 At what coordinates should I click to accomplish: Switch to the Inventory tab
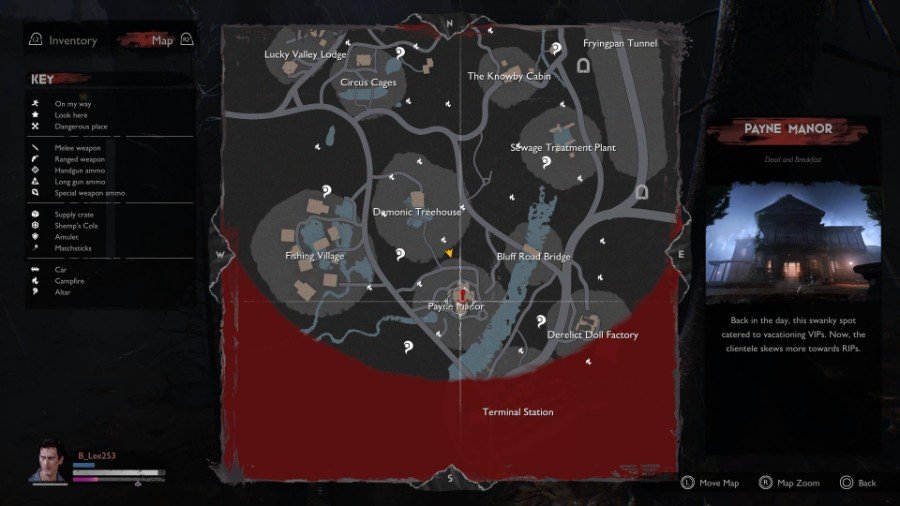tap(73, 41)
